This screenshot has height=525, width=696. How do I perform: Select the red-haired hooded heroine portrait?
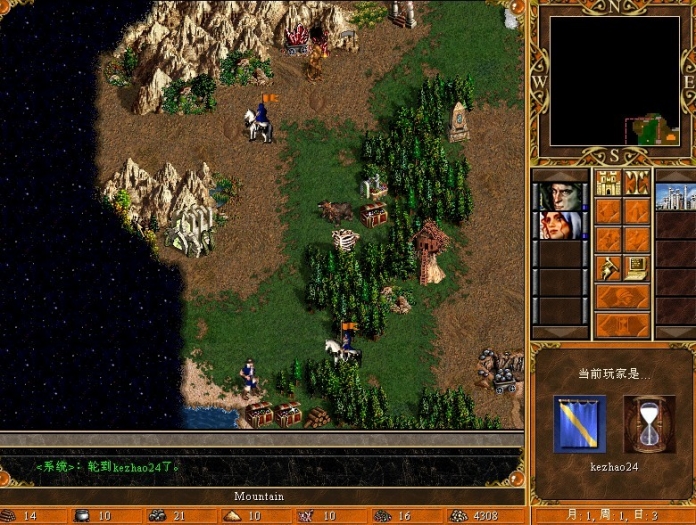tap(559, 225)
